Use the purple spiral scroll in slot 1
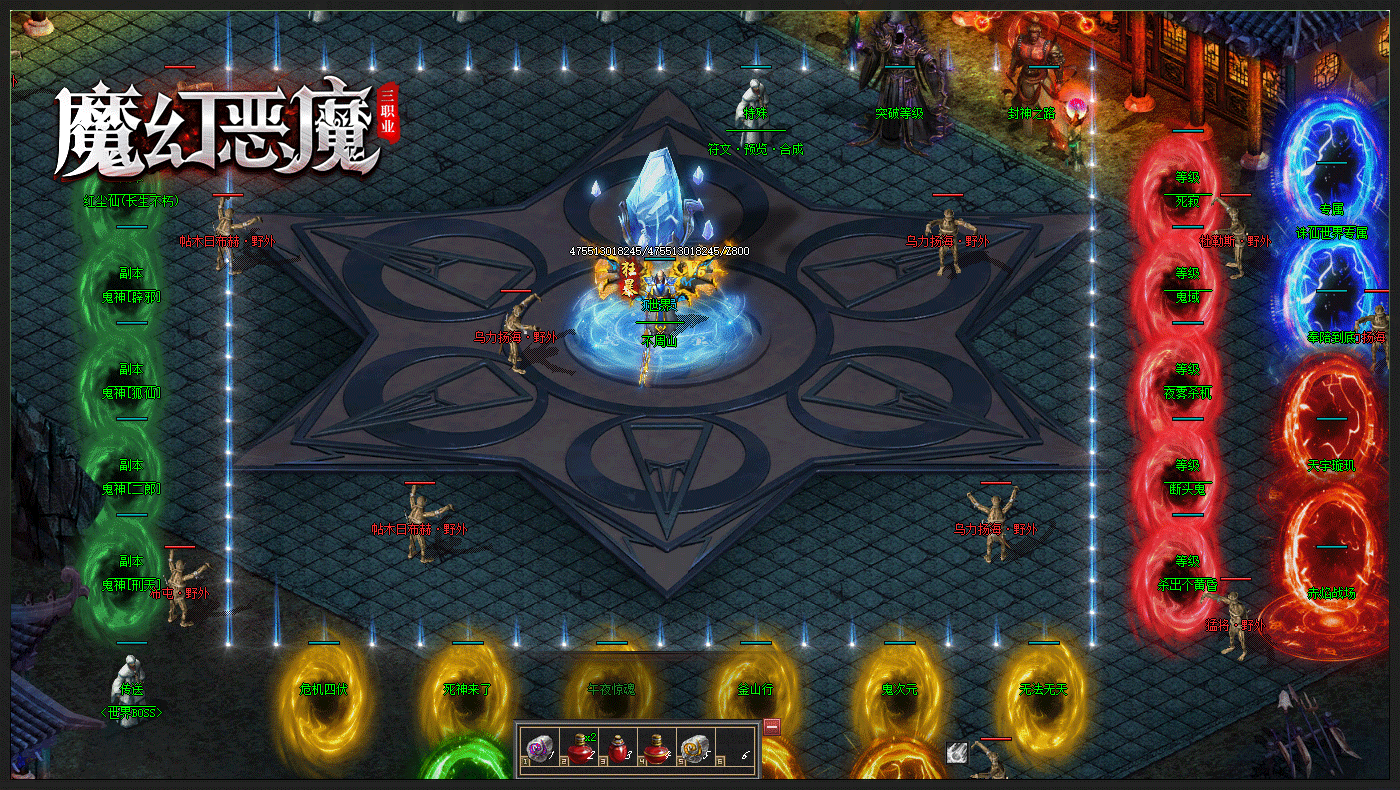Screen dimensions: 1400x790 click(540, 747)
